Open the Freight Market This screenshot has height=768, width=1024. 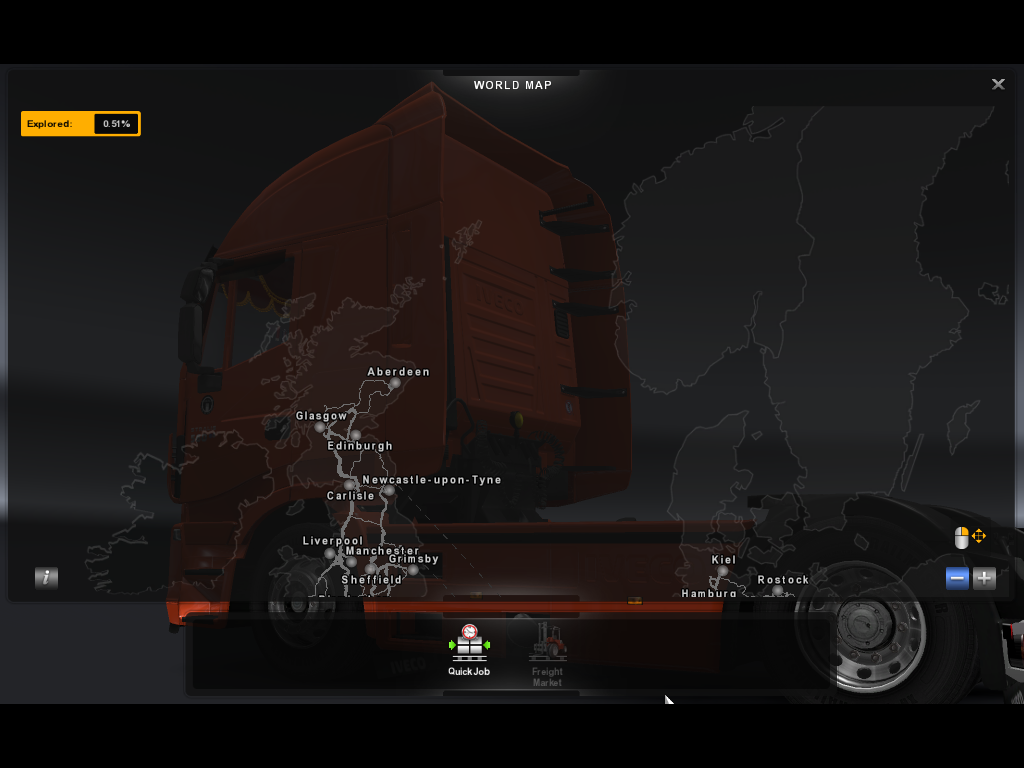click(547, 653)
